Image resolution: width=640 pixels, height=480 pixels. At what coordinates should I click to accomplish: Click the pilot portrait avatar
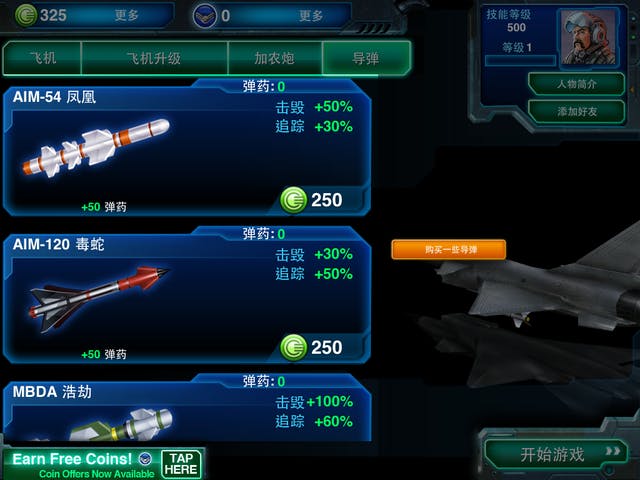click(588, 38)
